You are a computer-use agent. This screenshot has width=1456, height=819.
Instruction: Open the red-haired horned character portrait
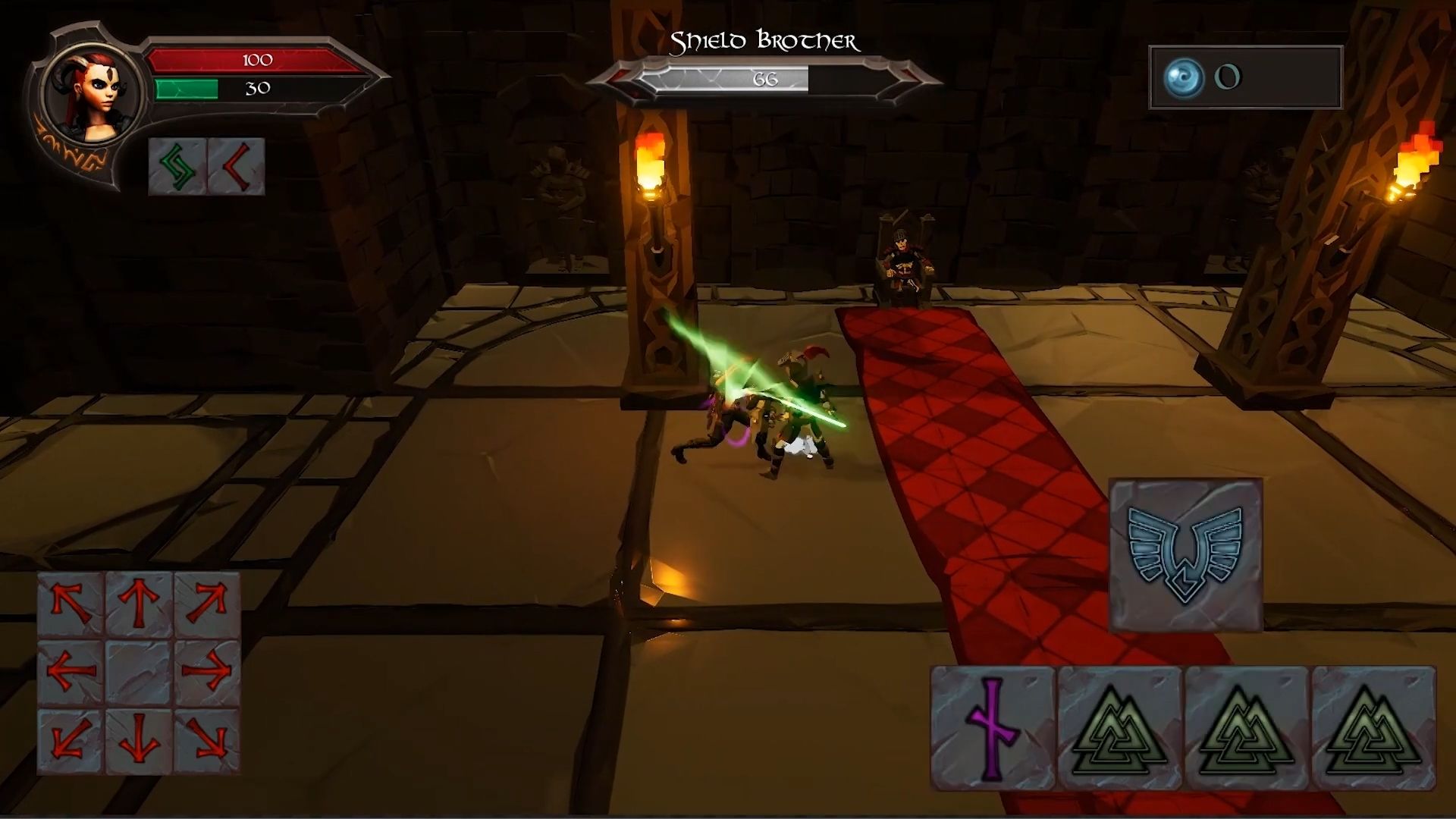point(93,97)
